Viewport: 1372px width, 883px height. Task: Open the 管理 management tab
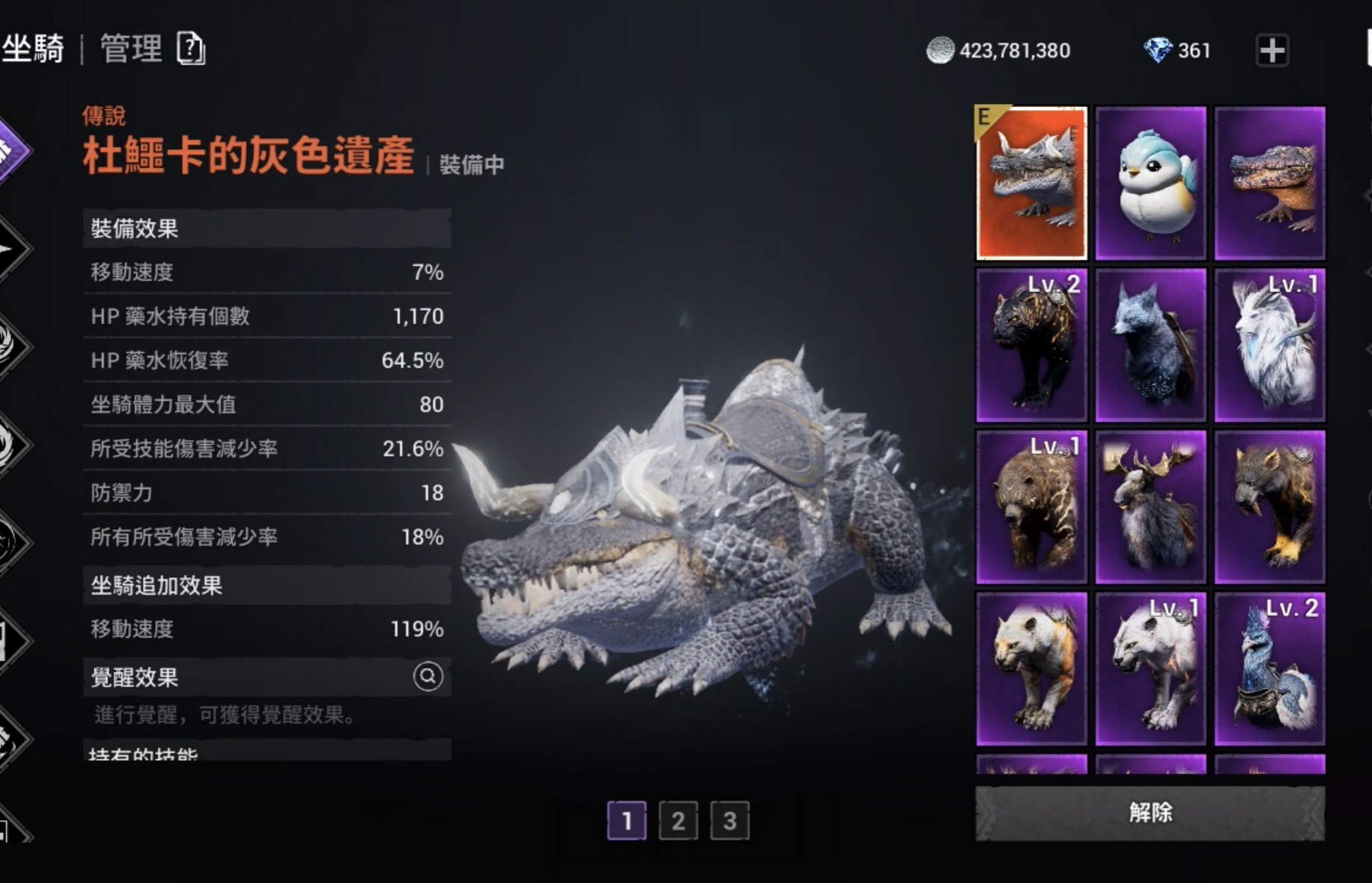pyautogui.click(x=131, y=49)
